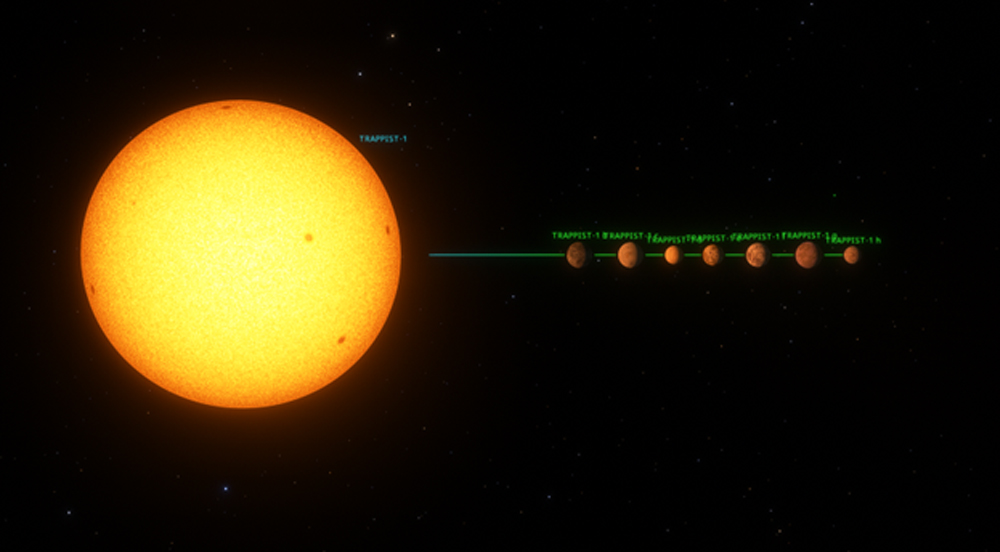Viewport: 1000px width, 552px height.
Task: Select the TRAPPIST-1 h planet label
Action: (856, 240)
